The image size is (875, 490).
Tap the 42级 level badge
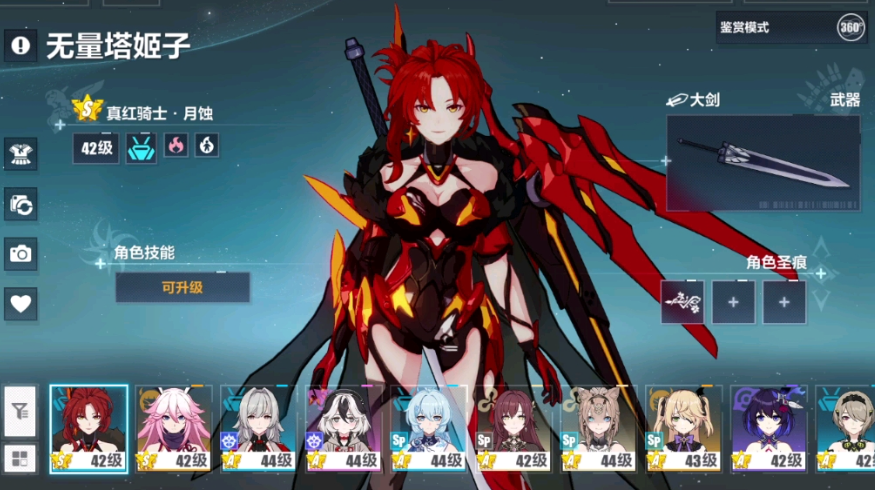pyautogui.click(x=96, y=147)
